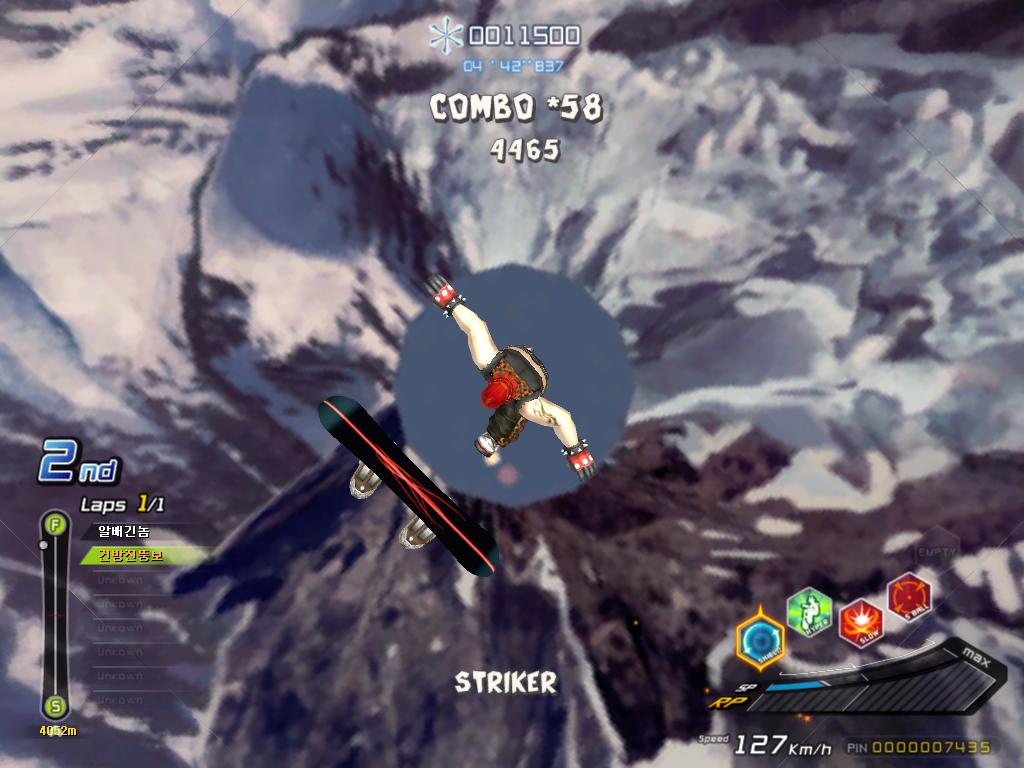Select the dark red S.Ball item icon
The image size is (1024, 768).
click(909, 595)
